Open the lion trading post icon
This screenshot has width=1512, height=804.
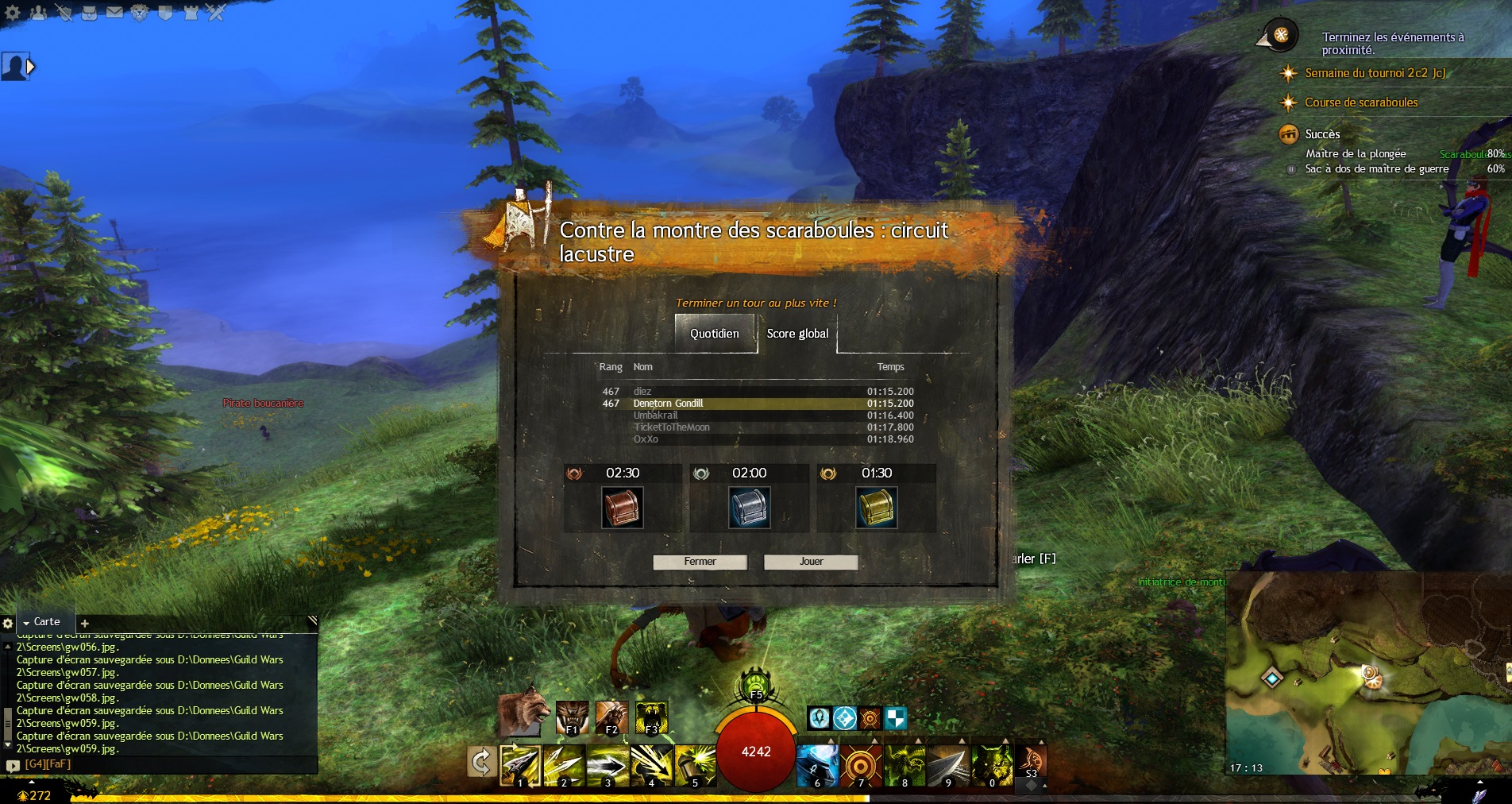pyautogui.click(x=140, y=13)
